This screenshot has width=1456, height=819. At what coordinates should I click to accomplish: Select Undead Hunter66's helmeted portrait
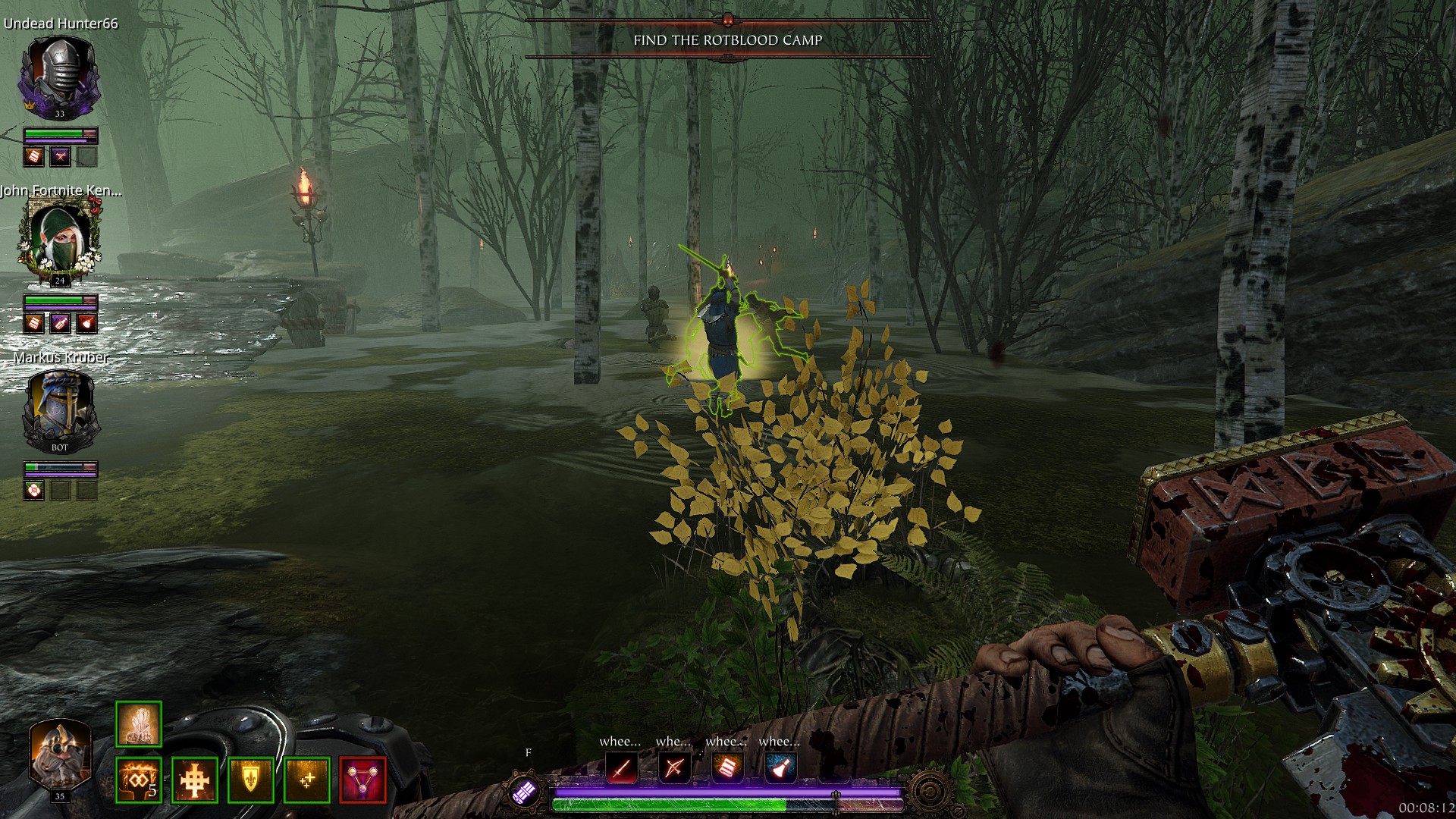click(x=59, y=77)
